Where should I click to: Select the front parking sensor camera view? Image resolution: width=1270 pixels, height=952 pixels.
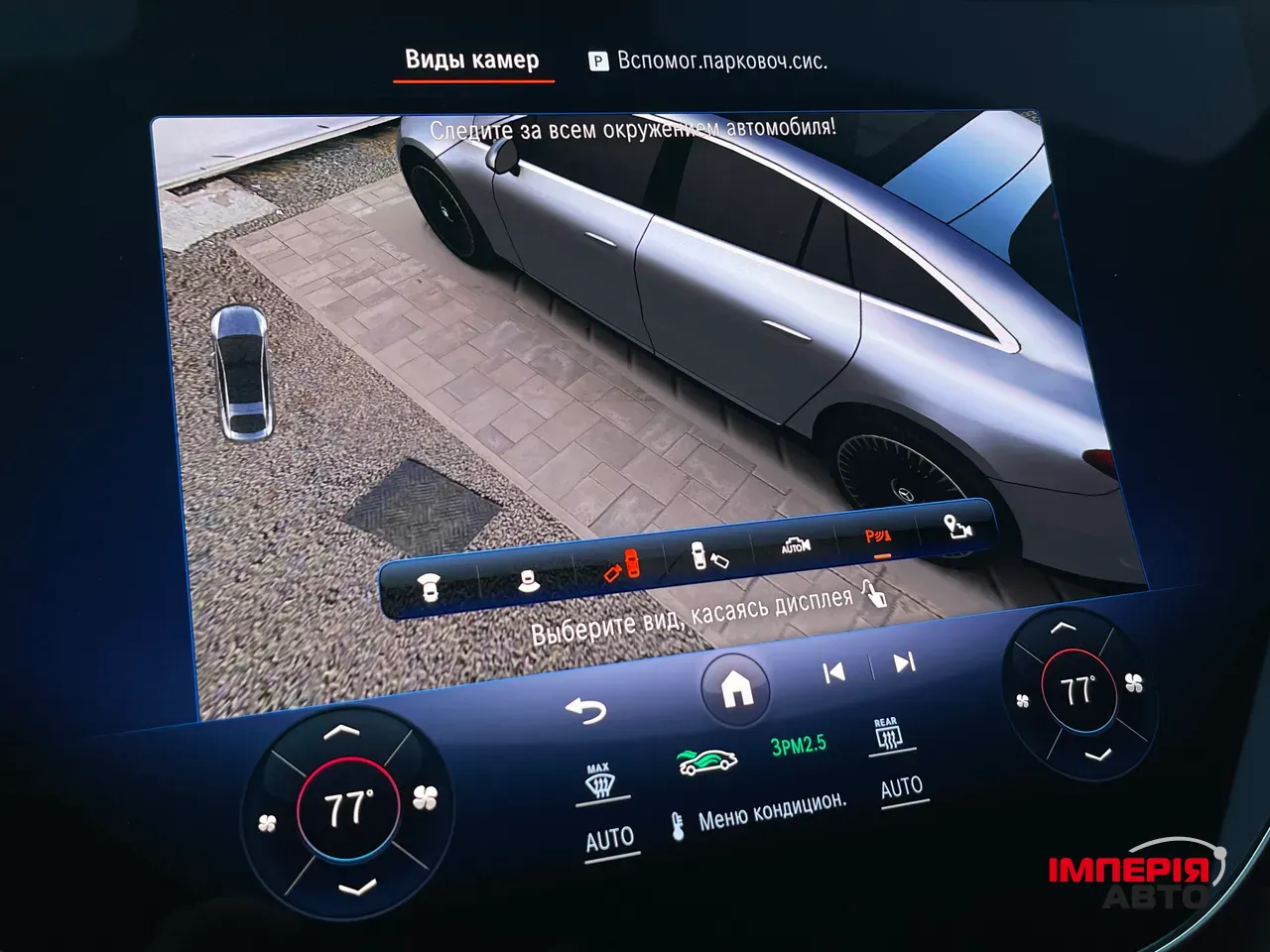coord(429,584)
